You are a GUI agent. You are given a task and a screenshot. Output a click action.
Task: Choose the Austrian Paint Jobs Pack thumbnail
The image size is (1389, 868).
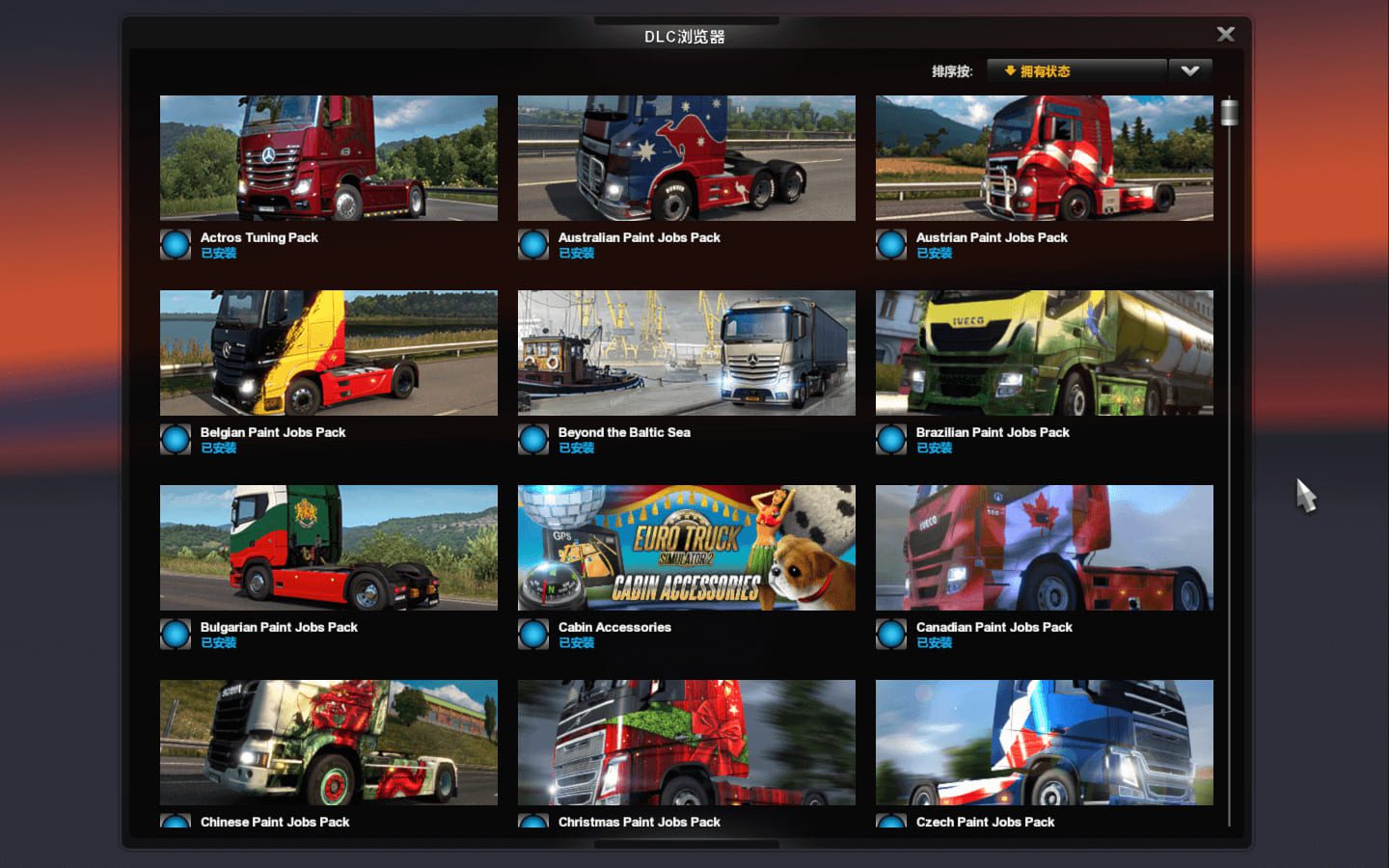click(1045, 158)
